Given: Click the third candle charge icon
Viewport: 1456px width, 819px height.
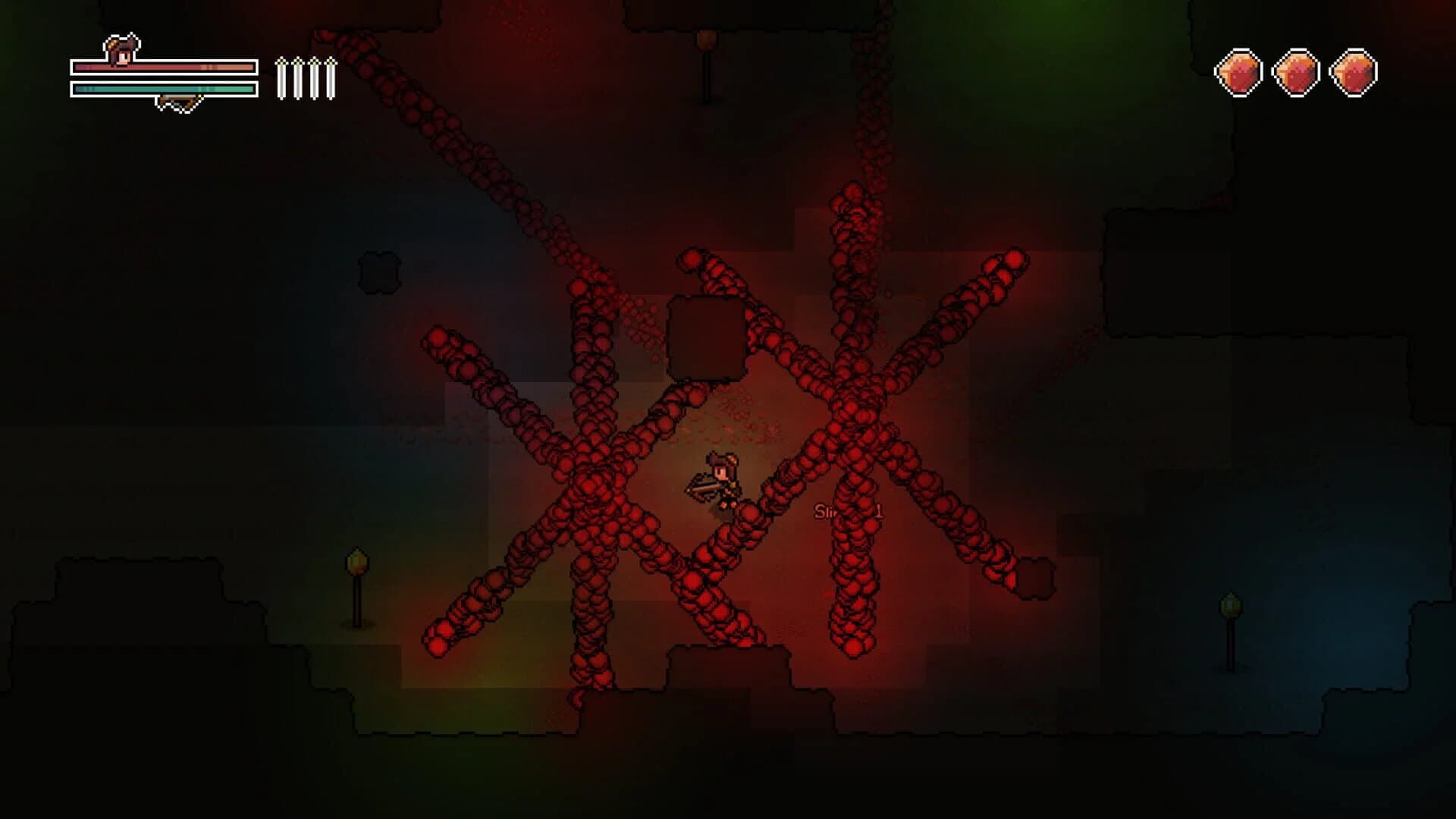Looking at the screenshot, I should coord(313,80).
